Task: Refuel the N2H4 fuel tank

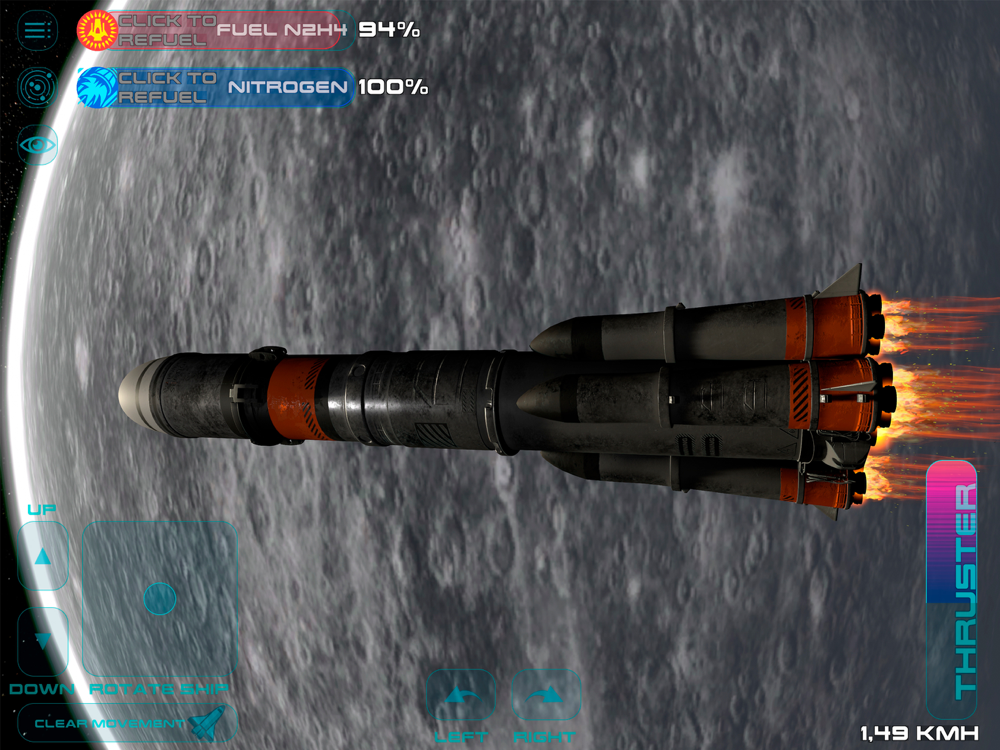Action: coord(162,30)
